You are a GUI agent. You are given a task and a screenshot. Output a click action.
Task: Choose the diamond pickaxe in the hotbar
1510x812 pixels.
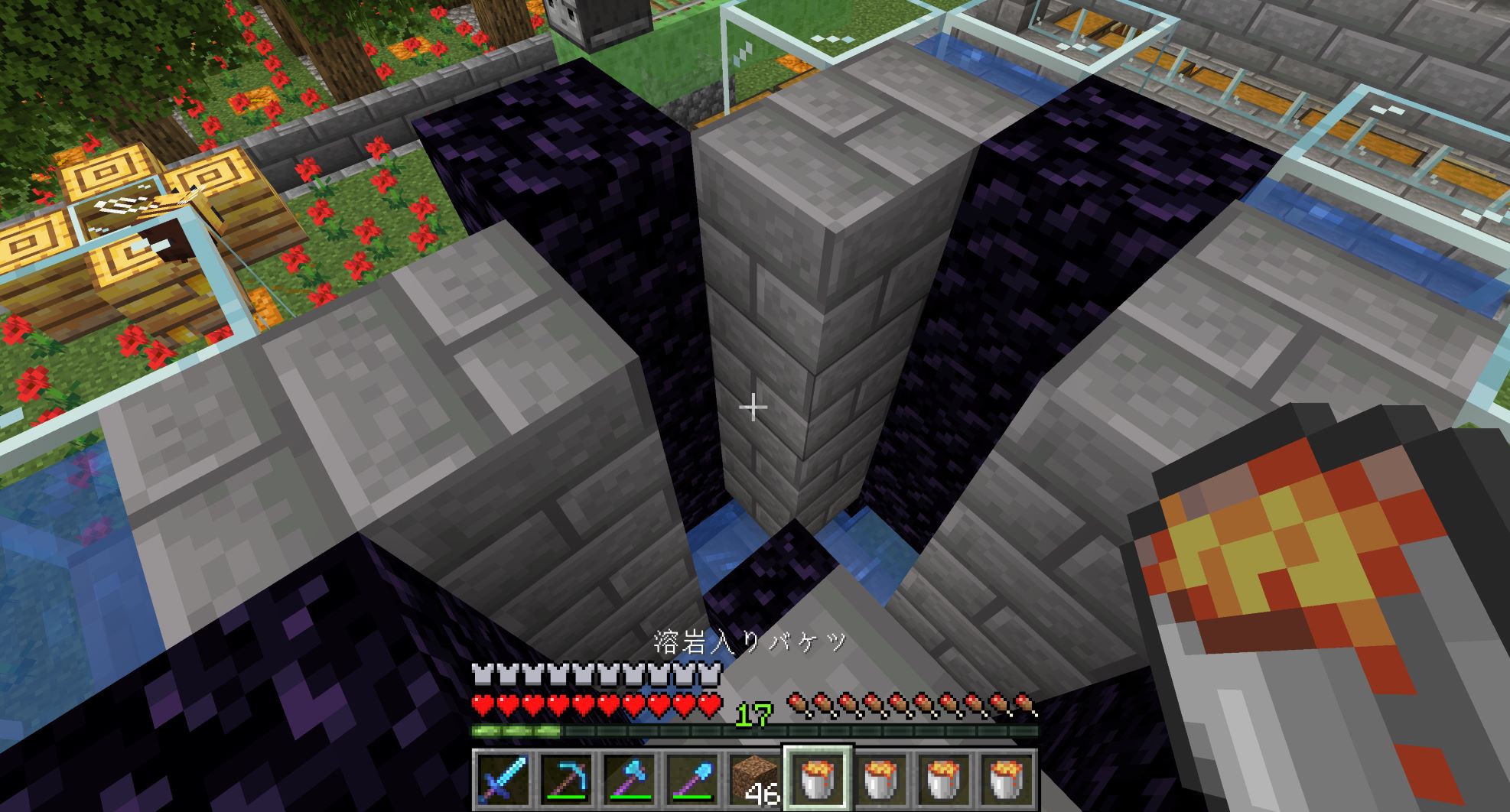point(566,779)
